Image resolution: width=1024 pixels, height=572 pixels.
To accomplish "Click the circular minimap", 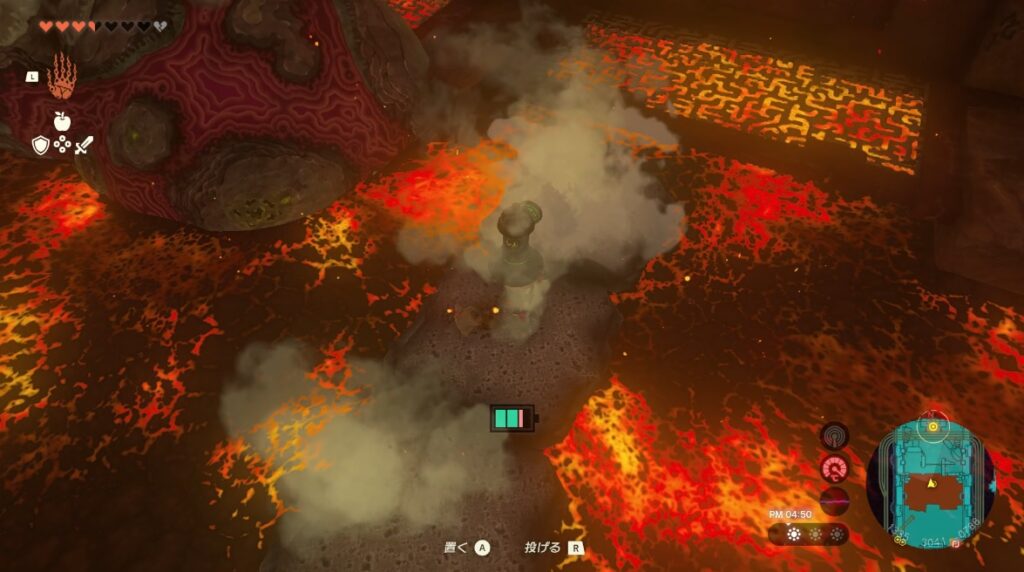I will click(x=930, y=481).
